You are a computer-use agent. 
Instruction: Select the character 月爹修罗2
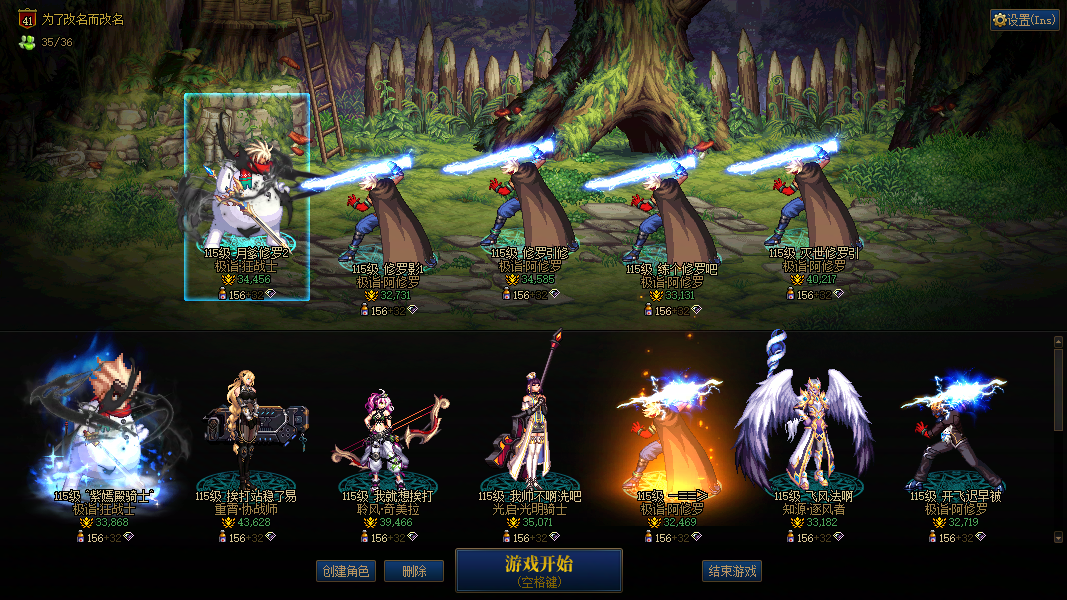[246, 198]
